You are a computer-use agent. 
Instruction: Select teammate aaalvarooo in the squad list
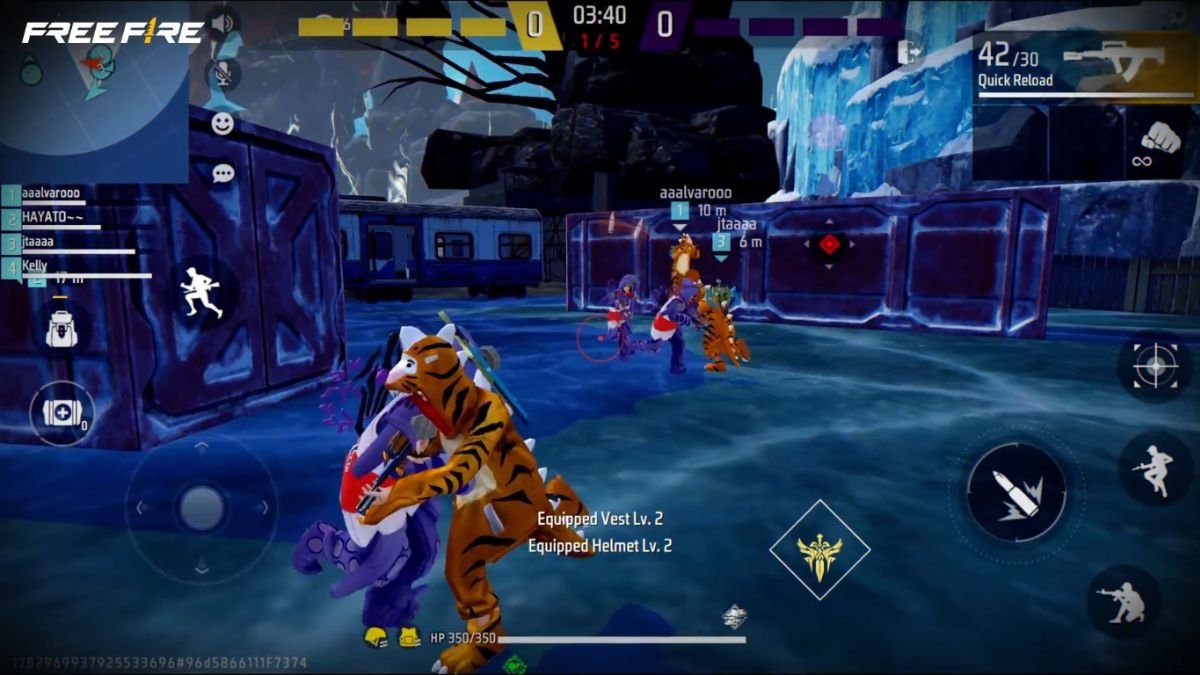50,194
